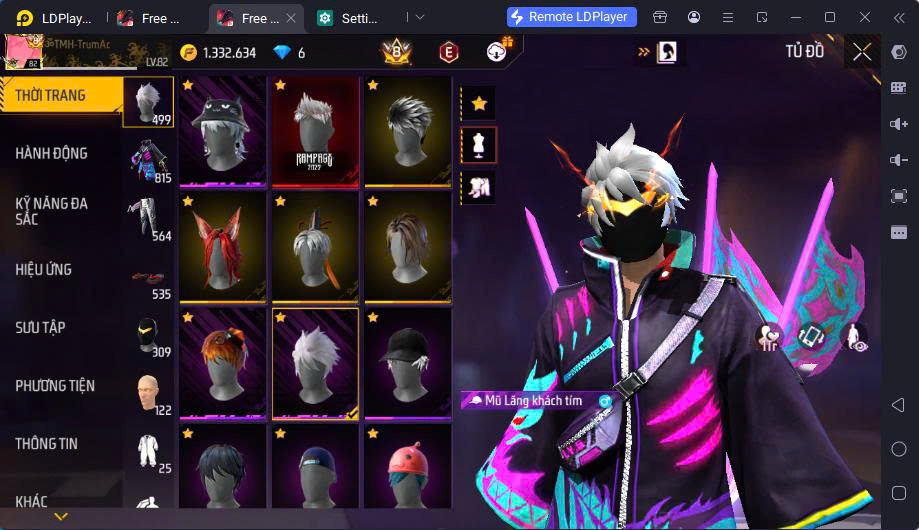Click the gold coin balance

pyautogui.click(x=218, y=53)
